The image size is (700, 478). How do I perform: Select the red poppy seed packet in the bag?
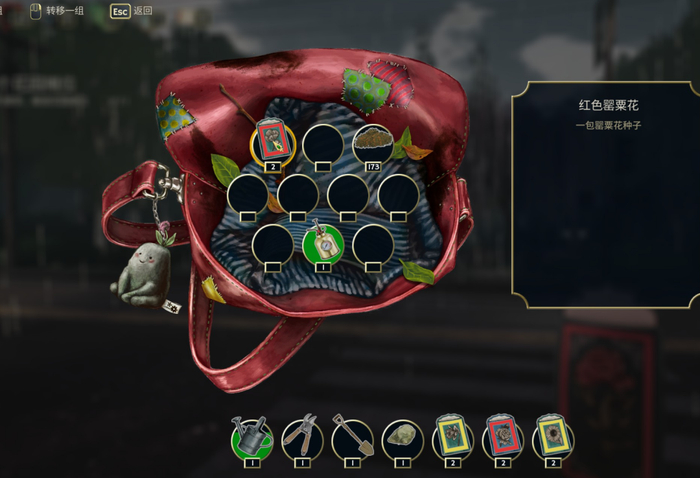(x=272, y=141)
